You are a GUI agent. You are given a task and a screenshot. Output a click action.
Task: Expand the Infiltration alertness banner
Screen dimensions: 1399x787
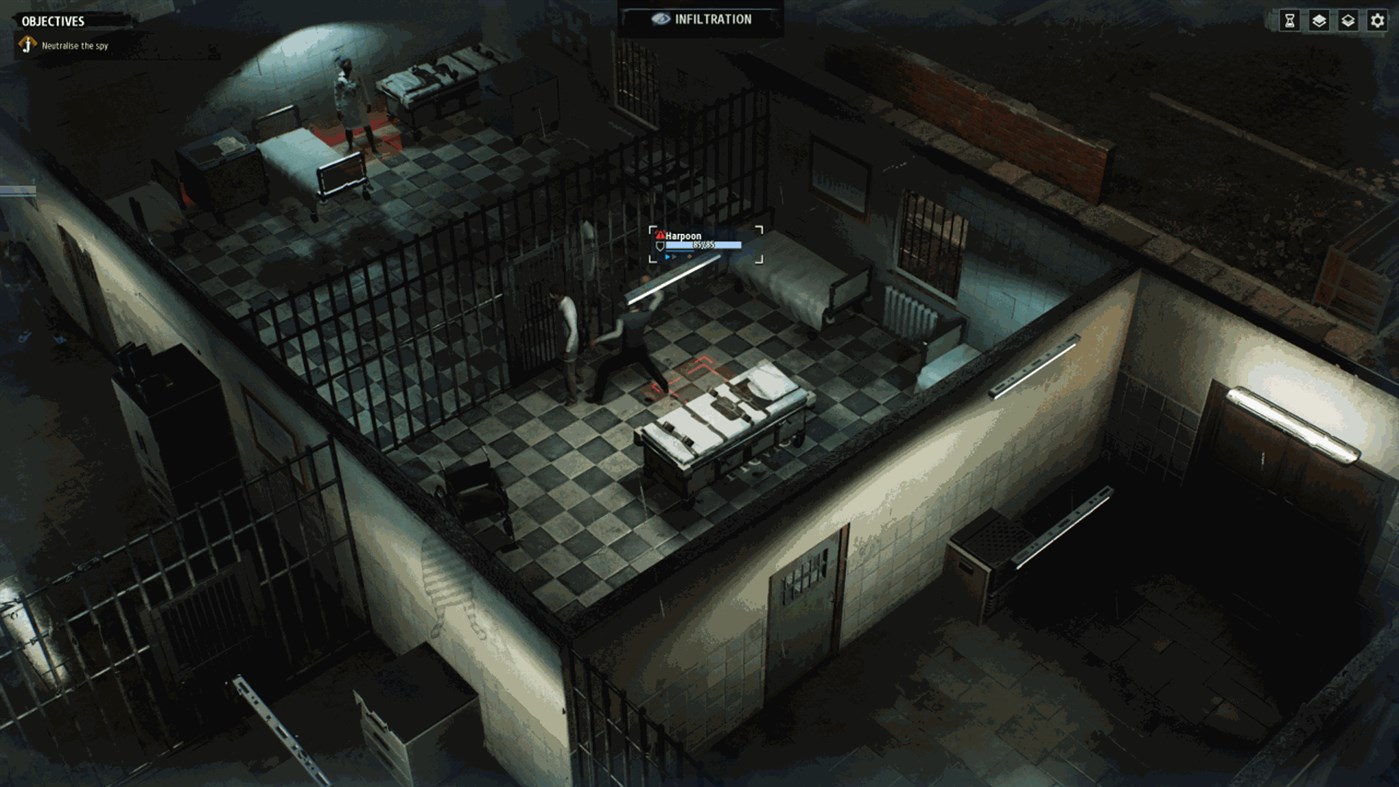pos(698,18)
